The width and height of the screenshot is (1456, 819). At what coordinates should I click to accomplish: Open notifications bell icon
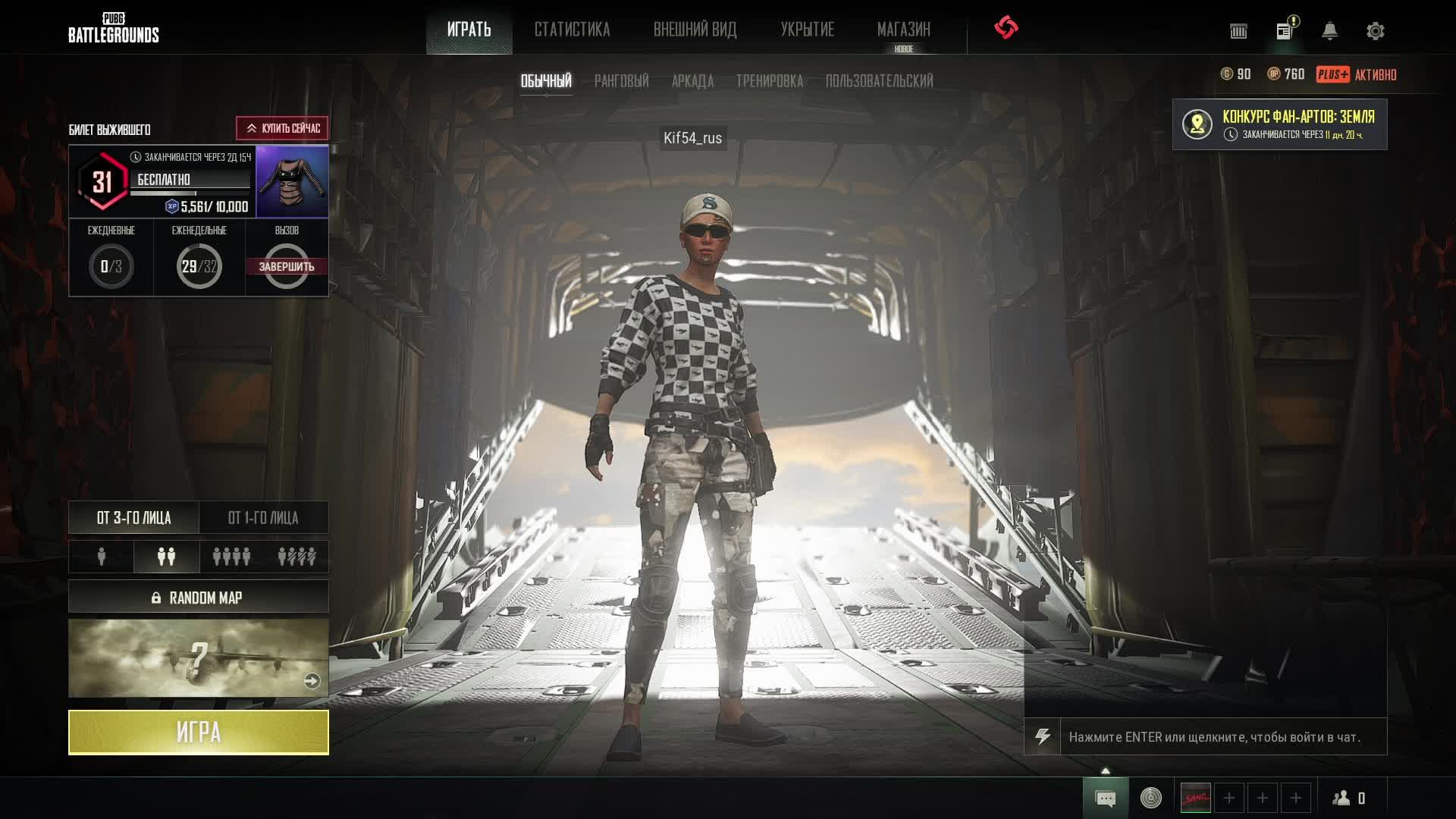1328,30
